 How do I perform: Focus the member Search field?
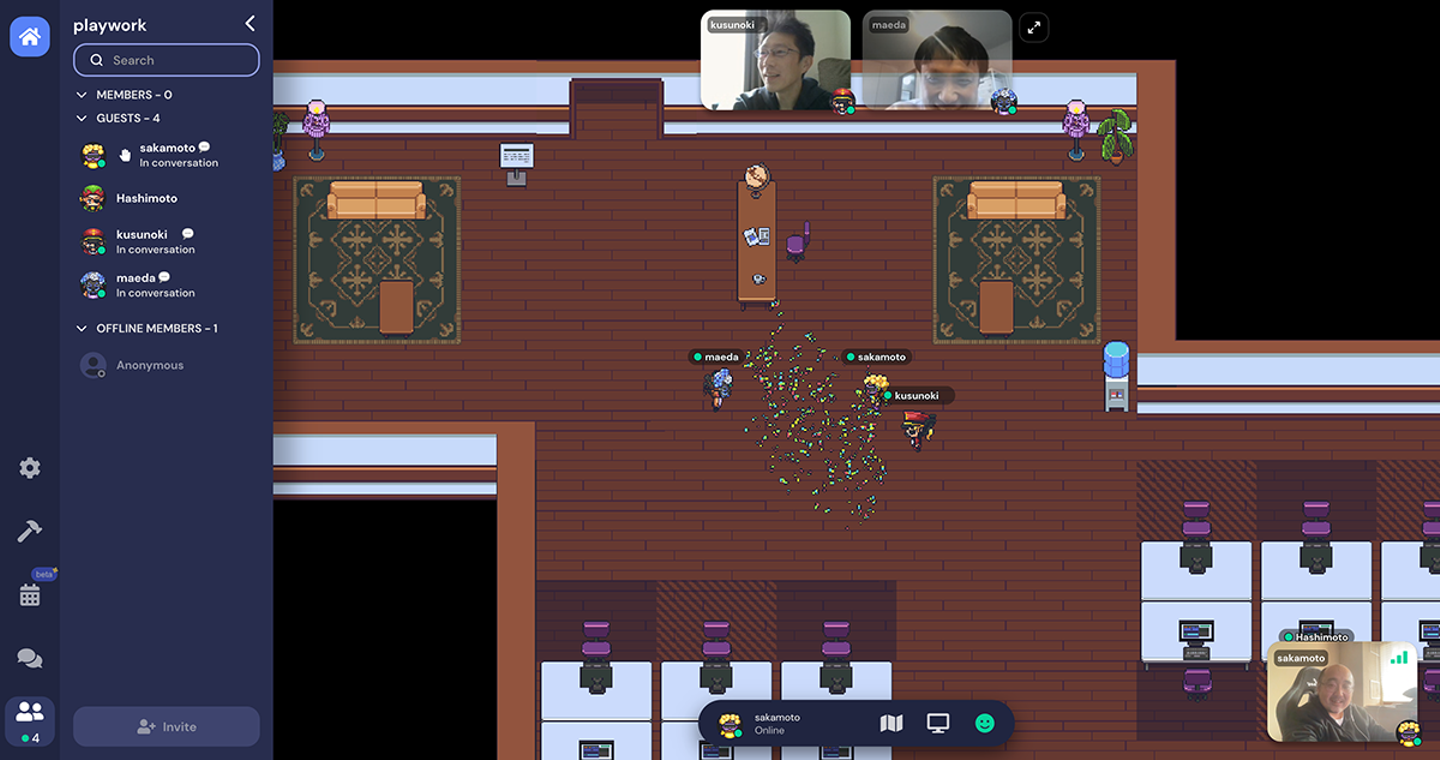166,60
